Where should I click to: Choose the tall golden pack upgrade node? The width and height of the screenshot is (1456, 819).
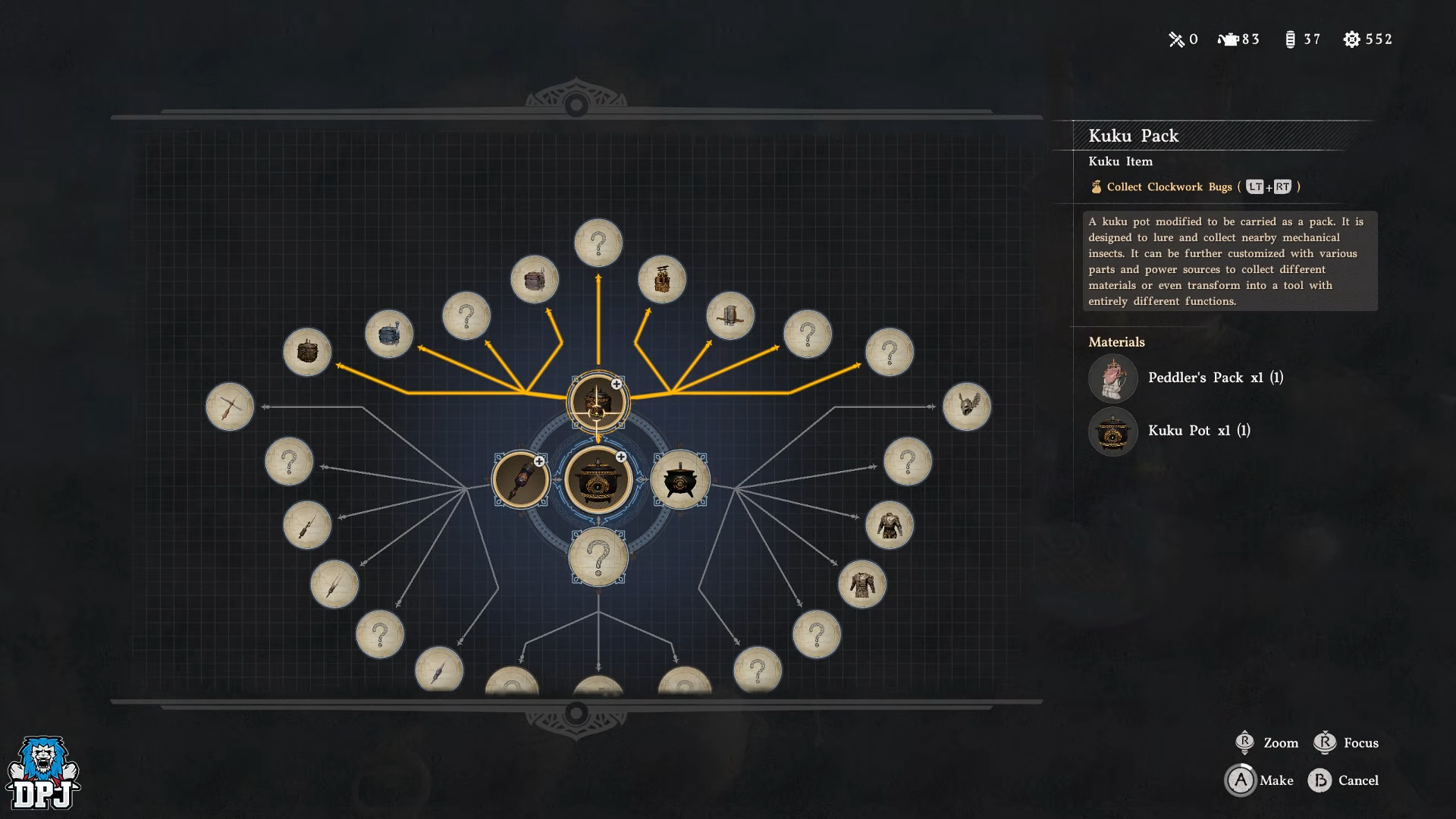(x=662, y=279)
